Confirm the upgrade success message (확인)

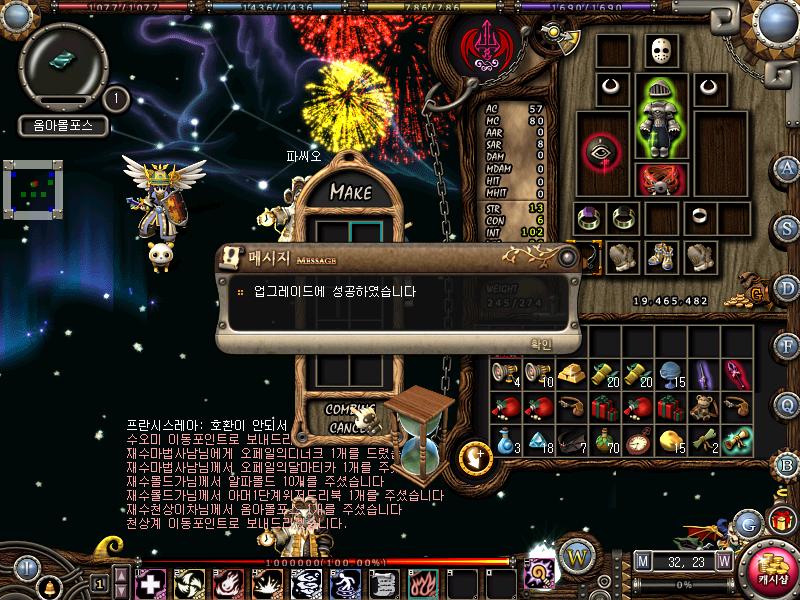[540, 343]
